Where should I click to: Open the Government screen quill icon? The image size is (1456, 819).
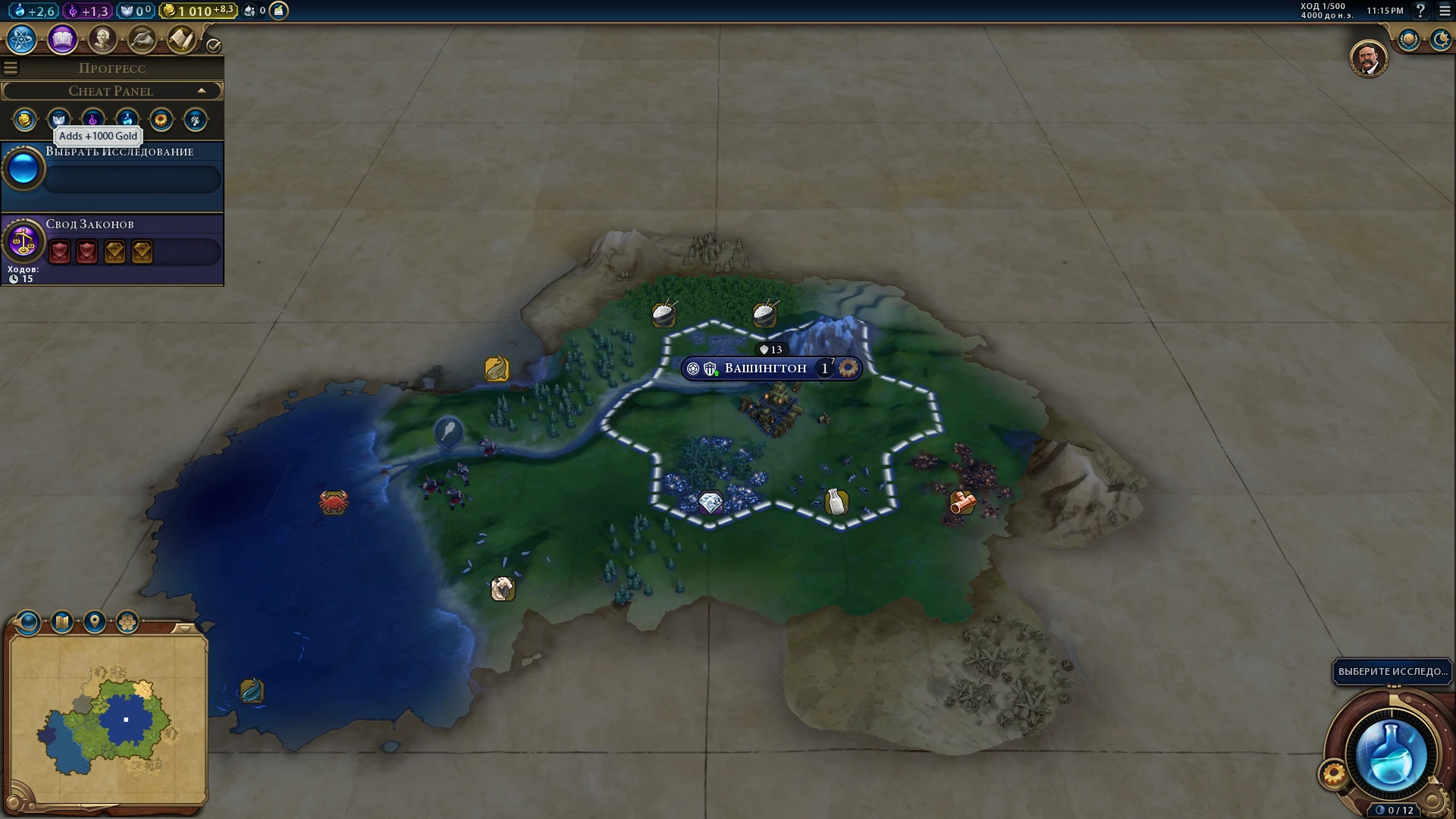(143, 39)
